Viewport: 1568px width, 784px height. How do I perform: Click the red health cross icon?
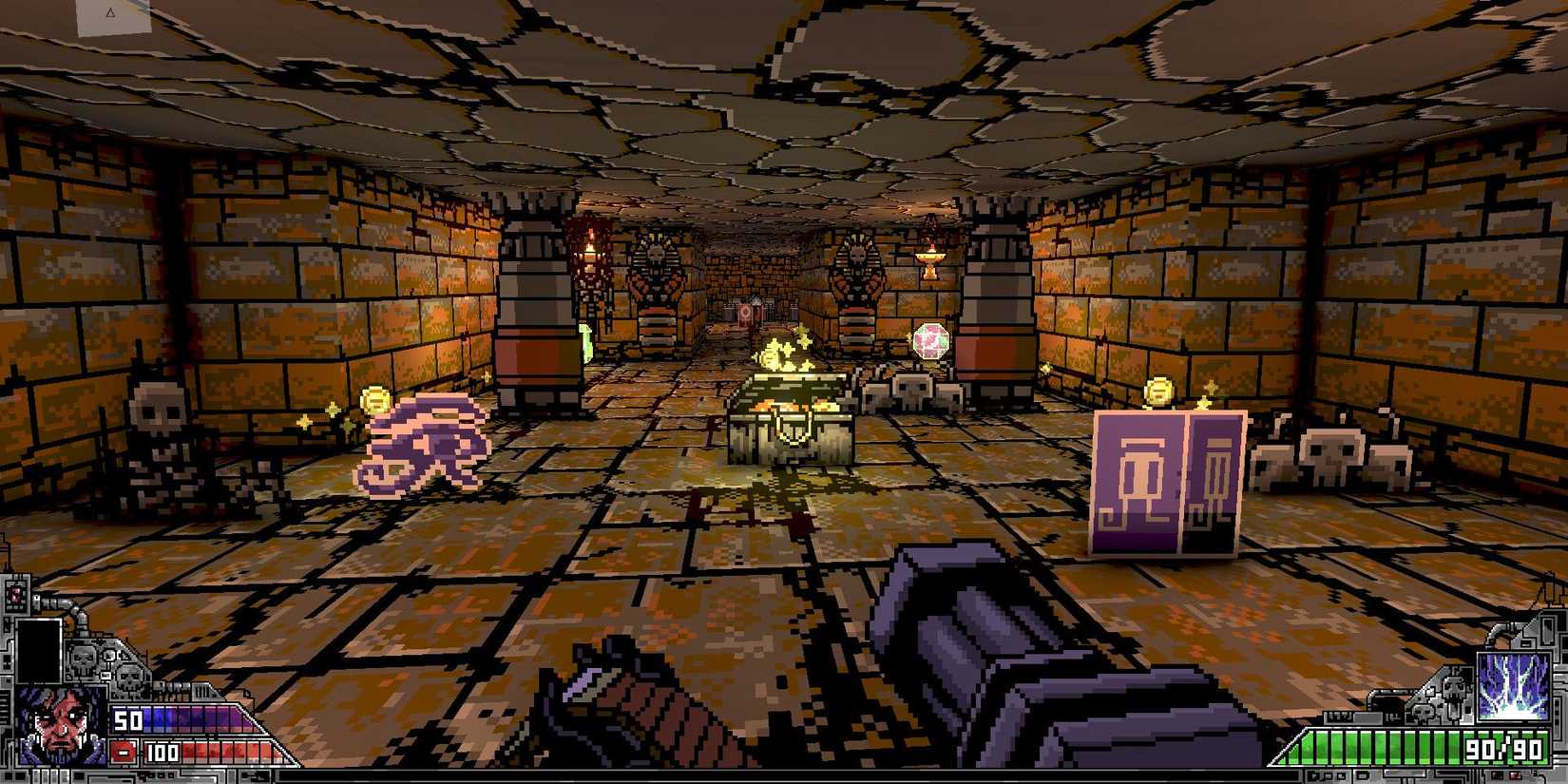point(122,752)
